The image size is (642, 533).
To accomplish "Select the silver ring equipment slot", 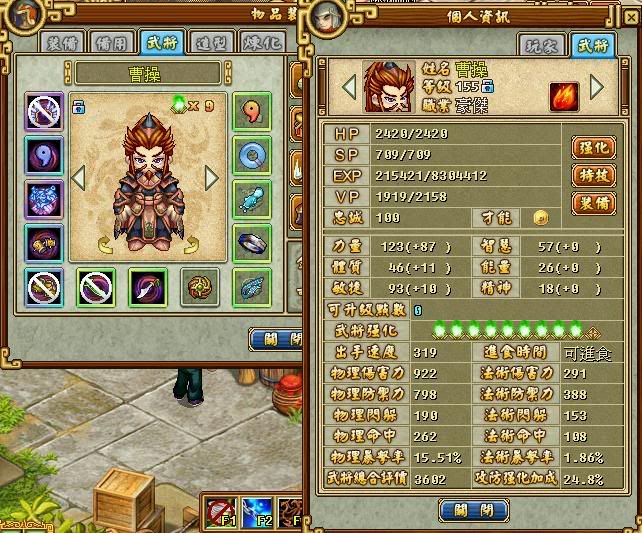I will [252, 241].
